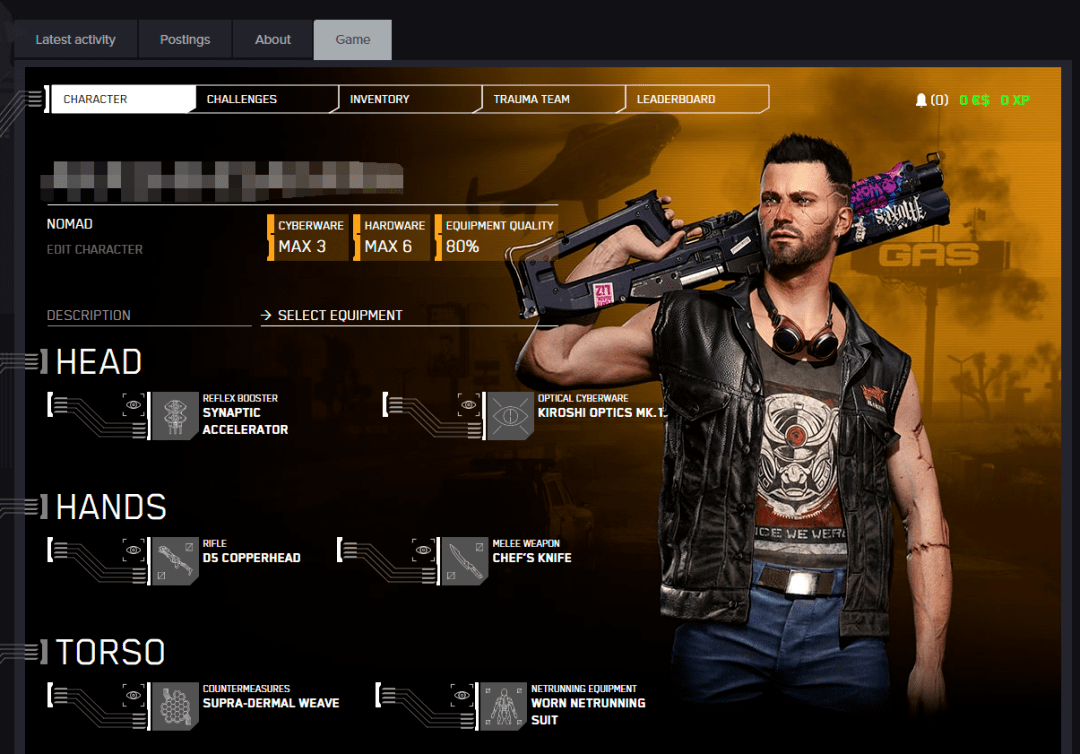This screenshot has height=754, width=1080.
Task: Switch to the Challenges tab
Action: point(242,99)
